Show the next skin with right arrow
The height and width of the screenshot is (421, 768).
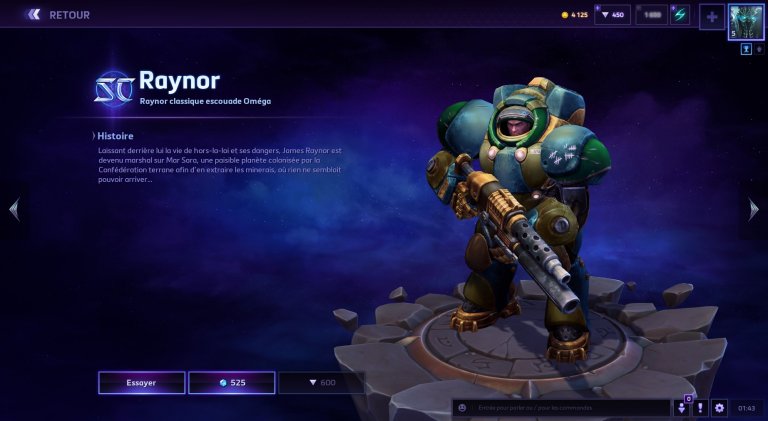pyautogui.click(x=754, y=209)
